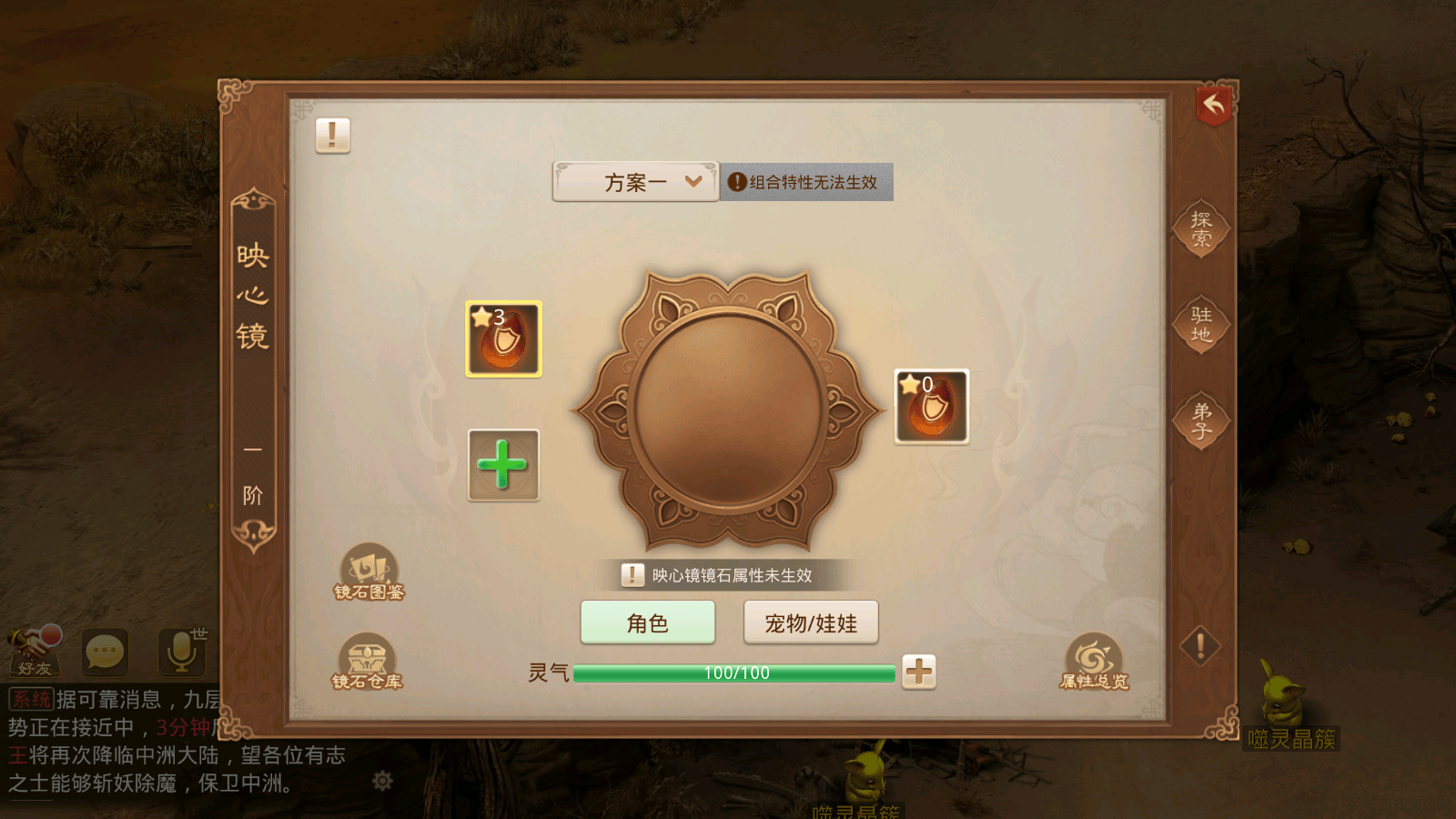1456x819 pixels.
Task: Select the 3-star mirror stone thumbnail
Action: click(502, 339)
